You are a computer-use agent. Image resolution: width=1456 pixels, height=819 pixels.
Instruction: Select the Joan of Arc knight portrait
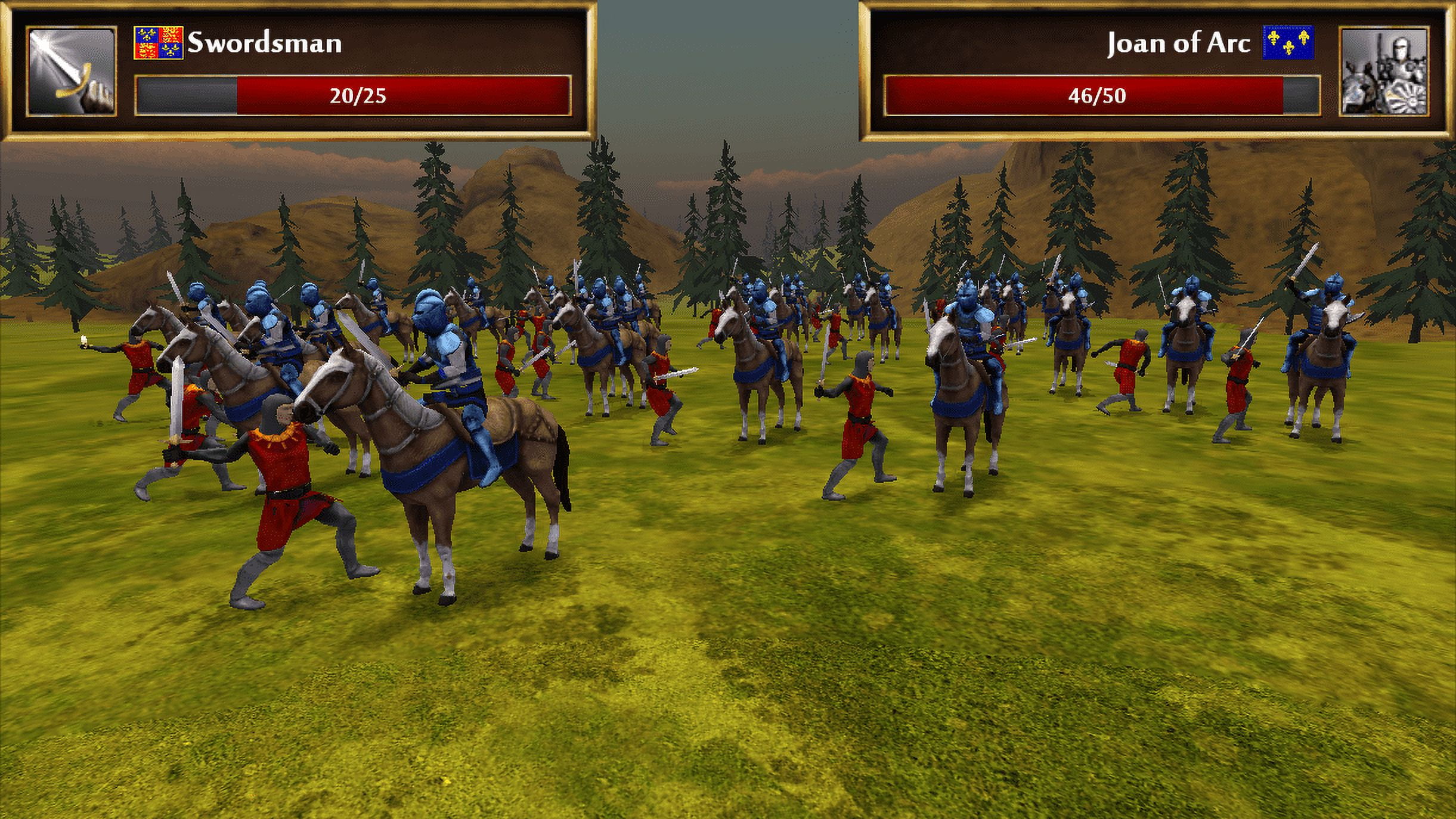click(x=1384, y=72)
